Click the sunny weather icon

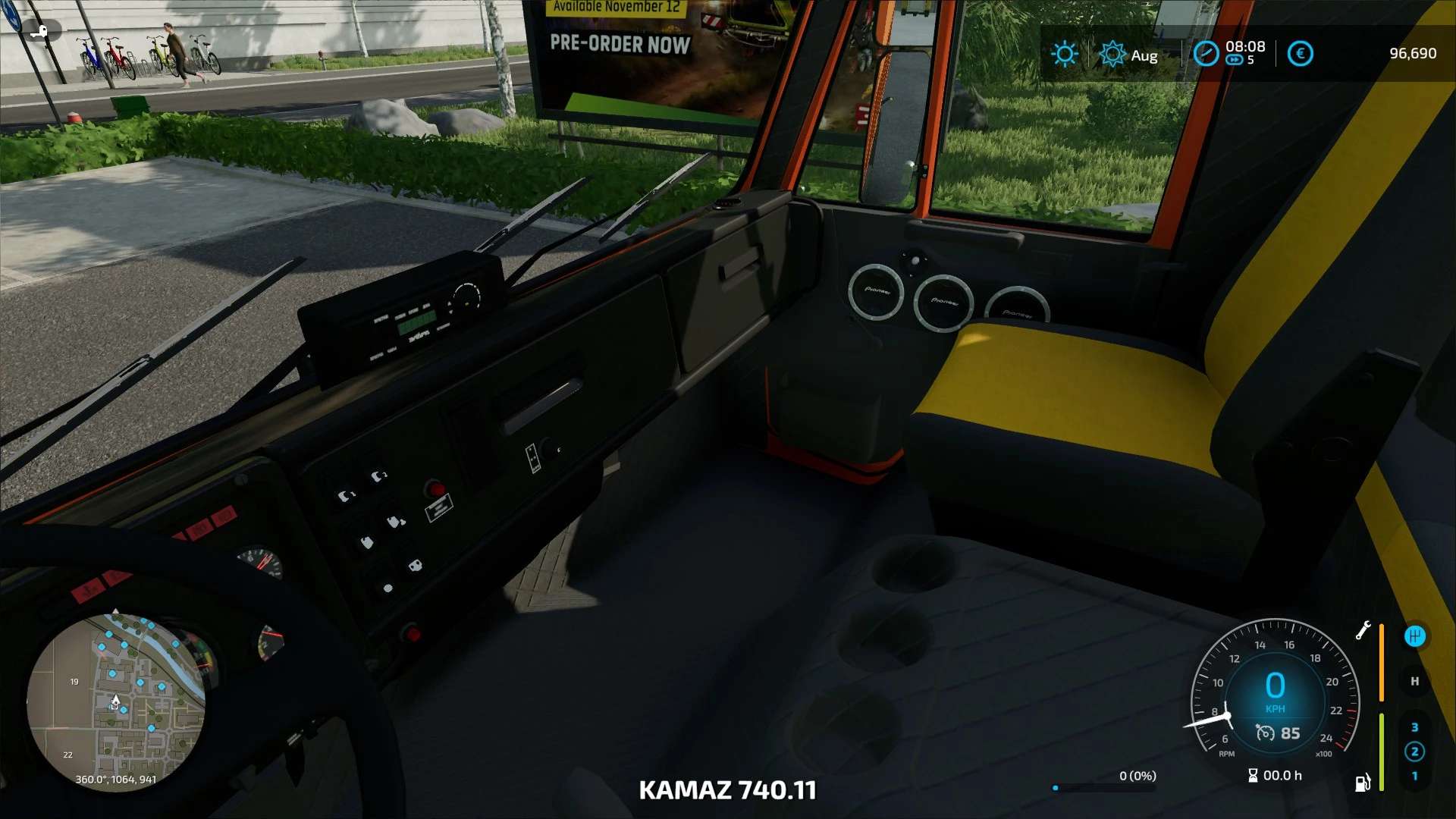1065,54
